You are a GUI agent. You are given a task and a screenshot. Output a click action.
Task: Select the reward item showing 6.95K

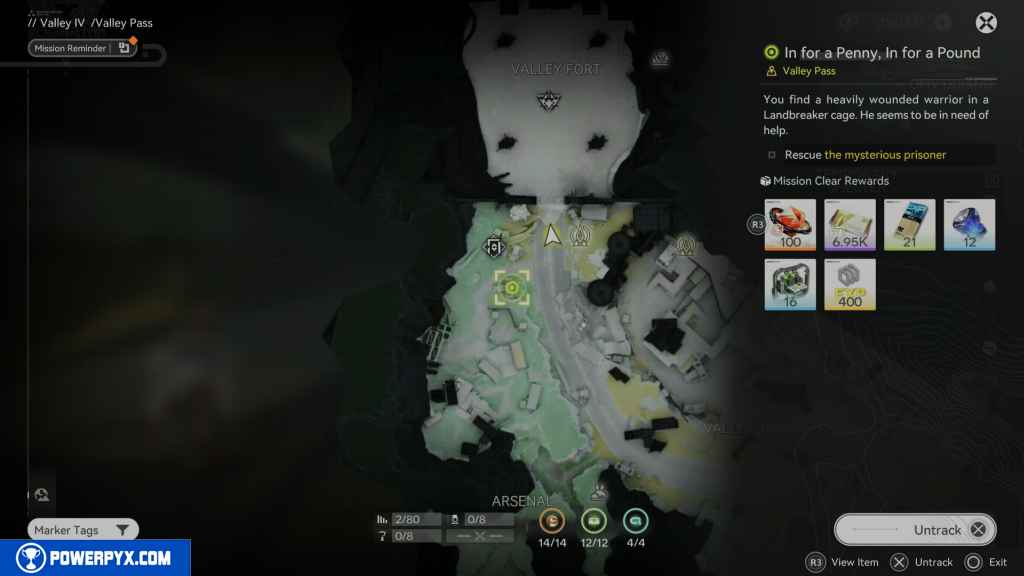tap(850, 224)
